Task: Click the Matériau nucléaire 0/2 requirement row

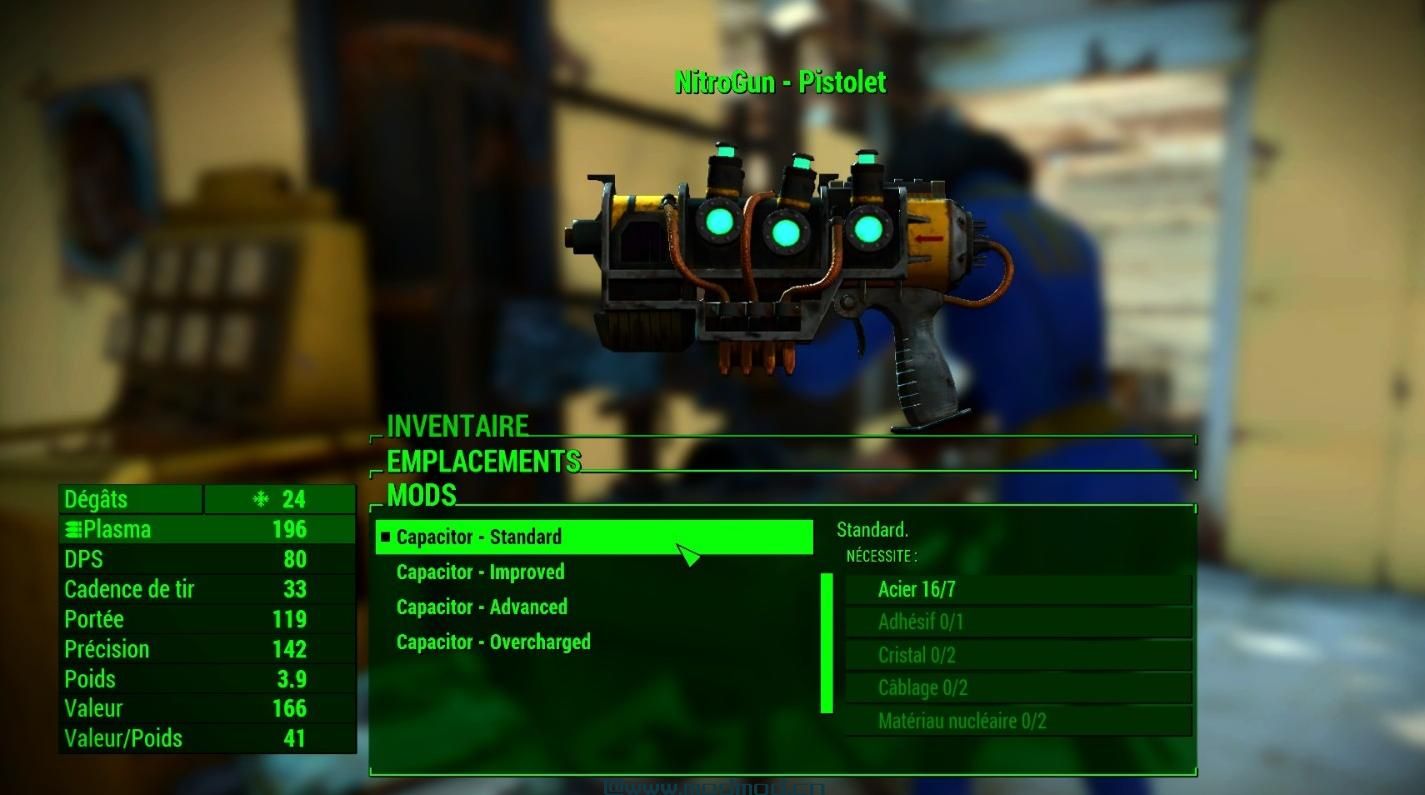Action: coord(1018,721)
